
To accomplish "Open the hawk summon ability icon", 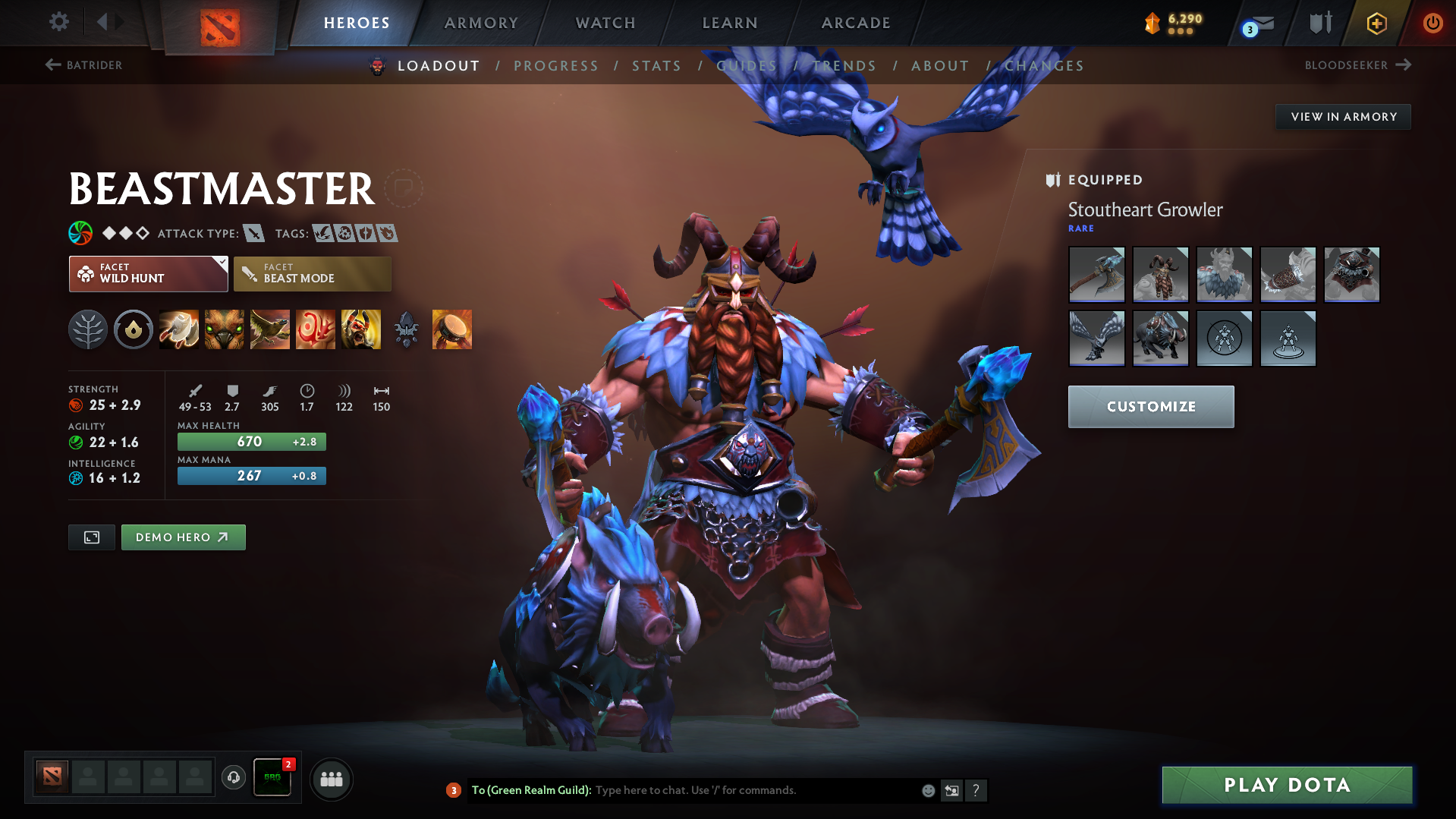I will click(x=270, y=329).
